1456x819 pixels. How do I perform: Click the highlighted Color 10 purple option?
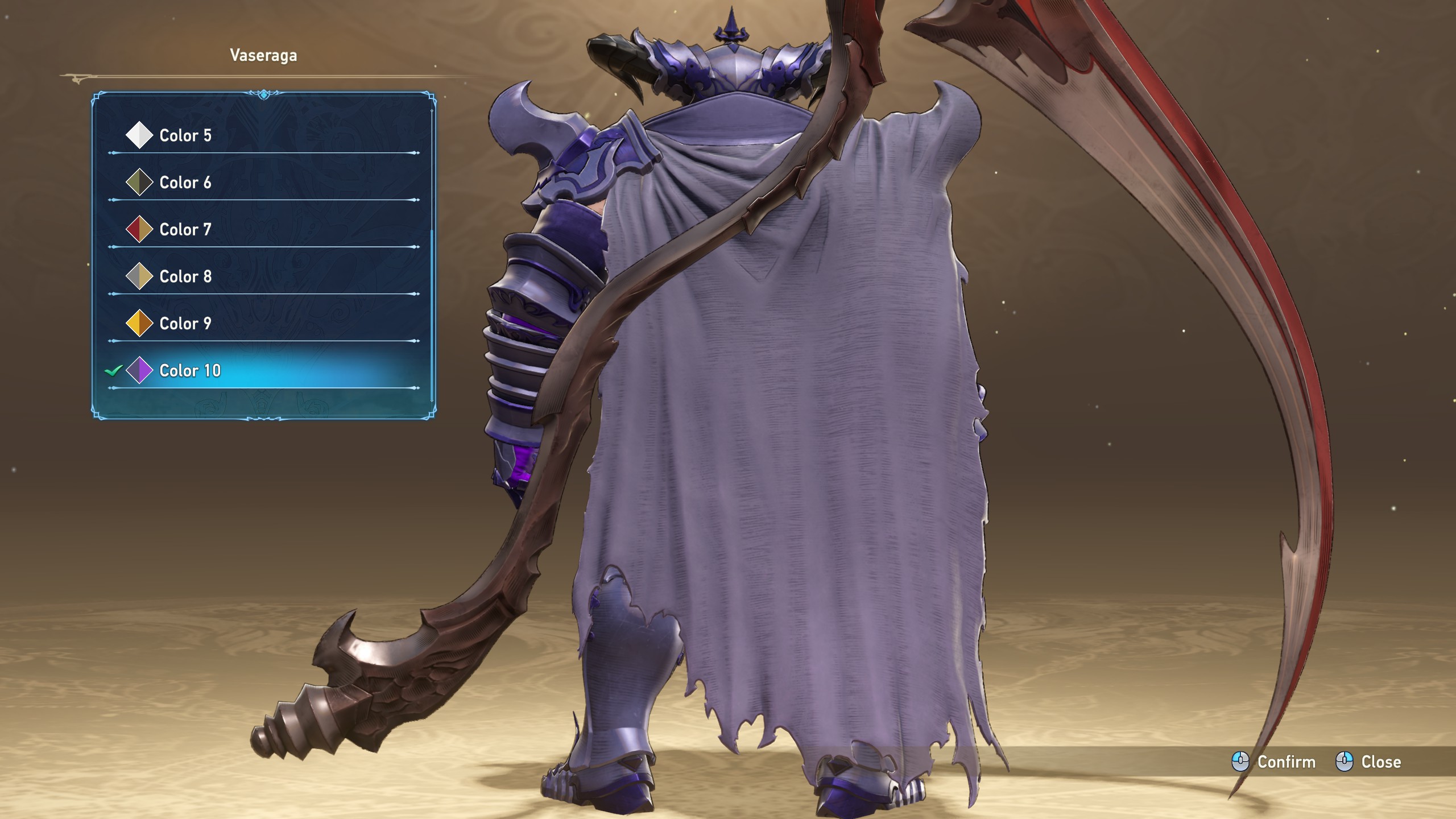click(x=190, y=371)
